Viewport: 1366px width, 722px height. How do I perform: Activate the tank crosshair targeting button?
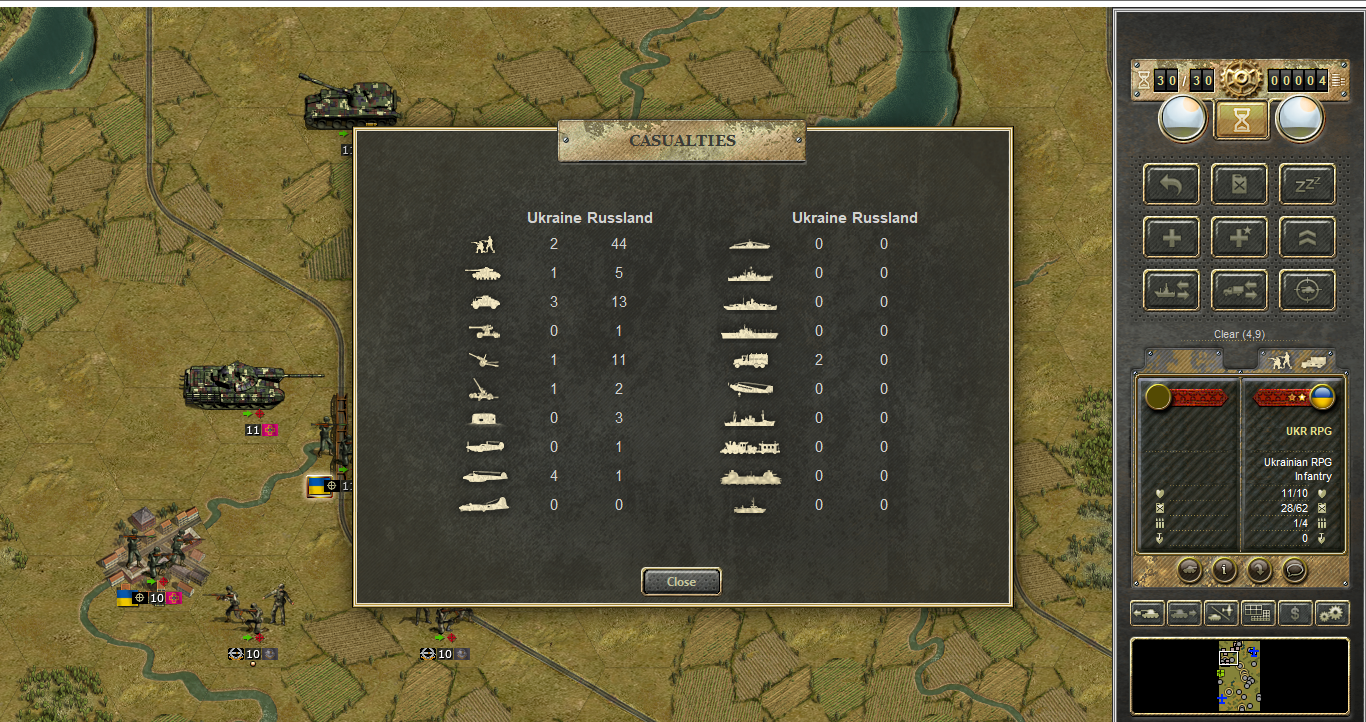pos(1307,291)
